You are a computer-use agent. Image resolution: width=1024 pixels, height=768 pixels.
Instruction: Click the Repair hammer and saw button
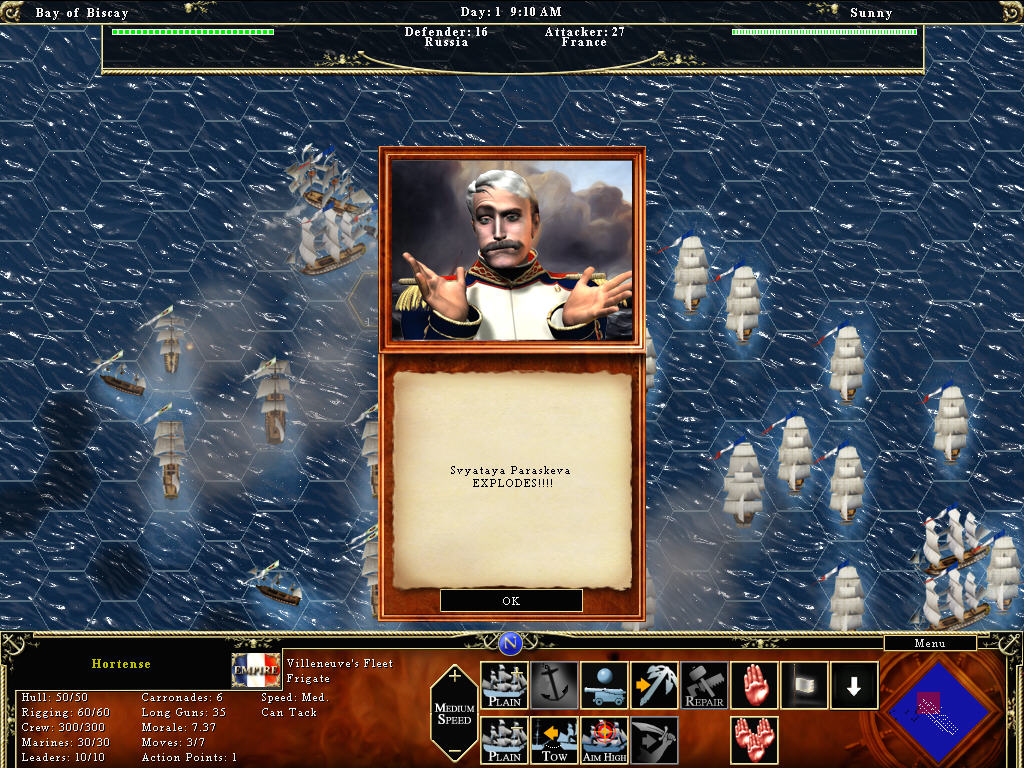coord(705,685)
